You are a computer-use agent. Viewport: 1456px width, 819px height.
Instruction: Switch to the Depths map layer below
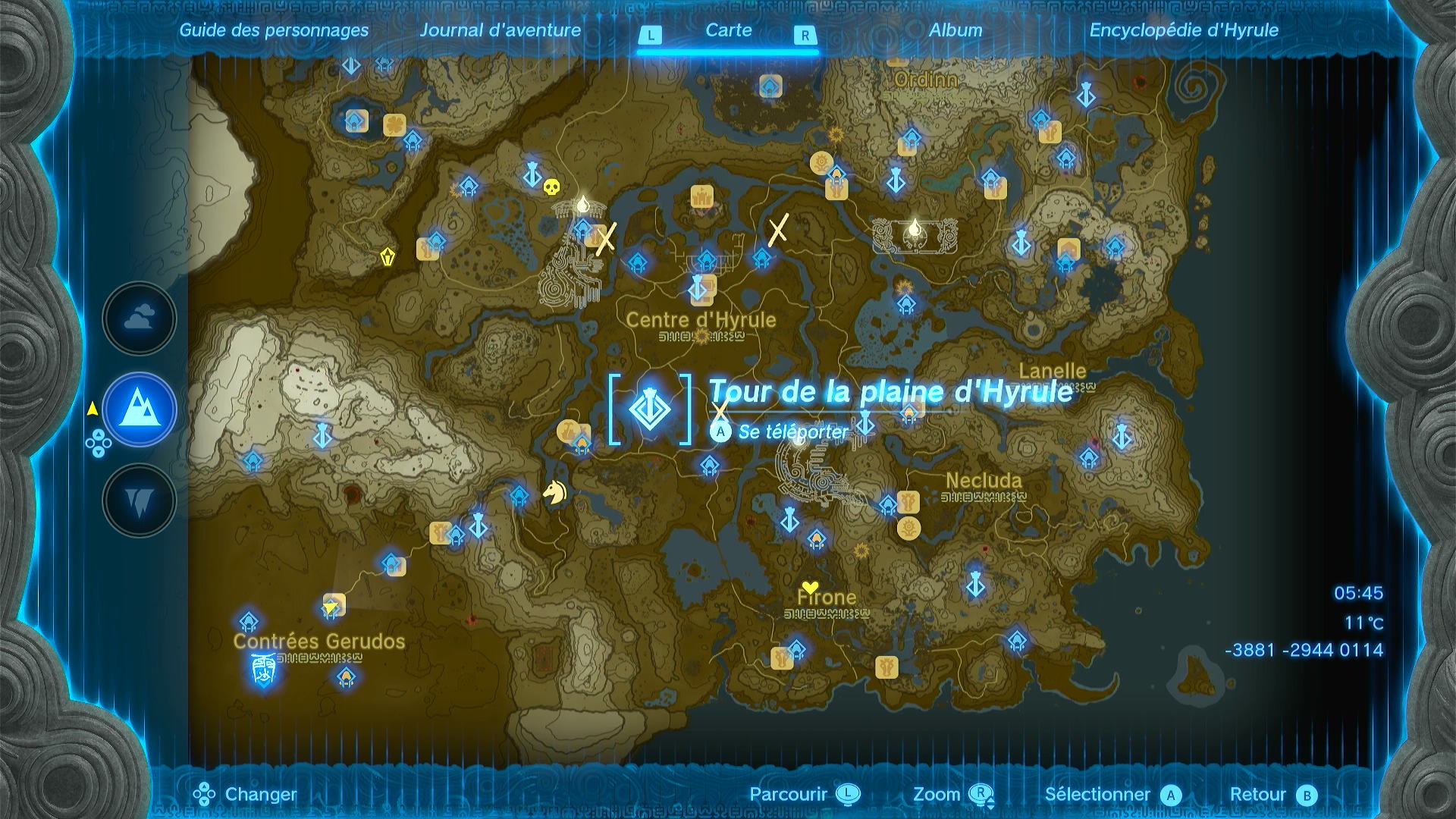tap(139, 500)
